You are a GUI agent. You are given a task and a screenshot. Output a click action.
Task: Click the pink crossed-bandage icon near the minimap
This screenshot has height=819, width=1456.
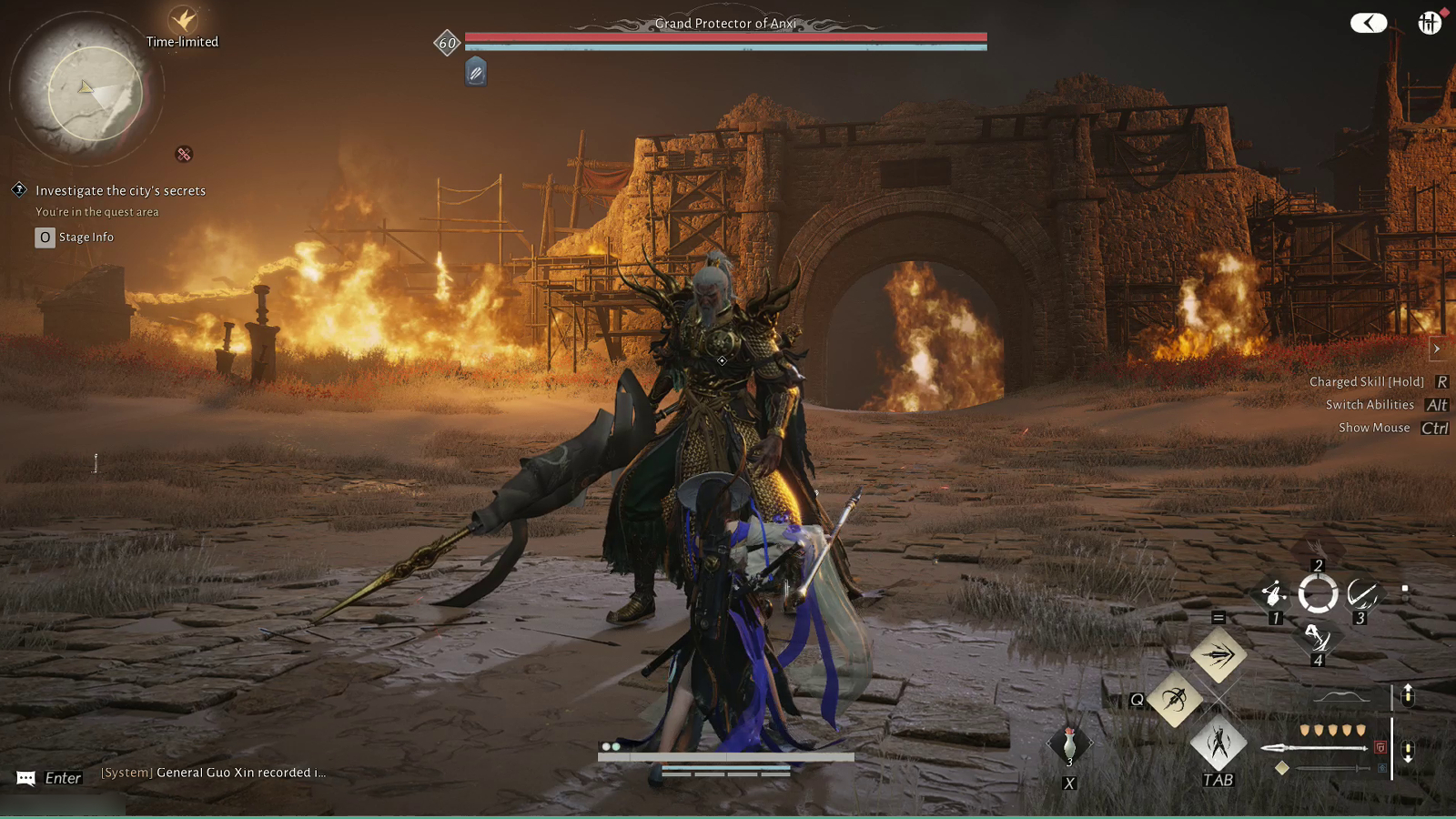point(184,155)
